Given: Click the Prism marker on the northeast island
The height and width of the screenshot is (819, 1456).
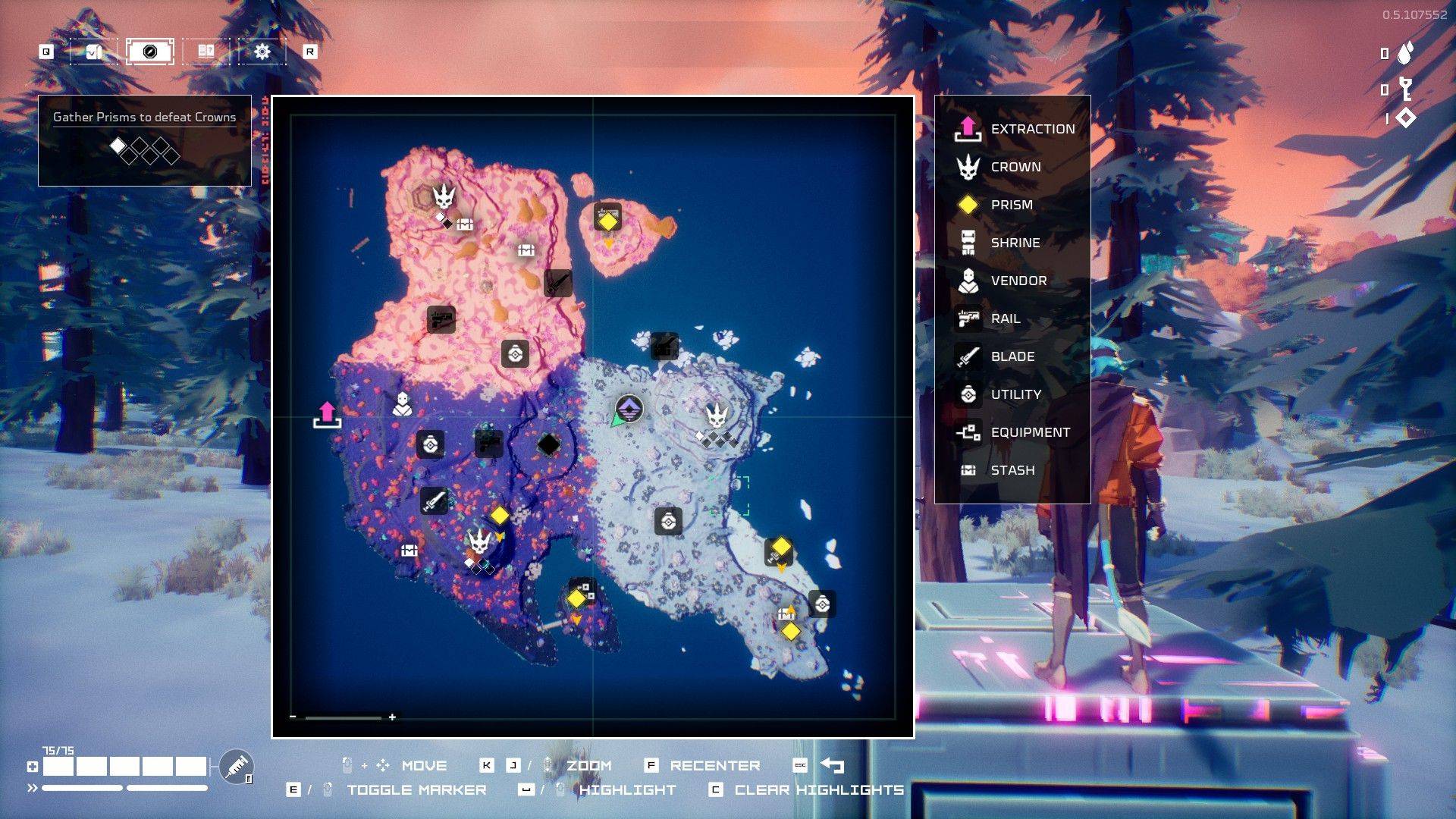Looking at the screenshot, I should point(609,221).
